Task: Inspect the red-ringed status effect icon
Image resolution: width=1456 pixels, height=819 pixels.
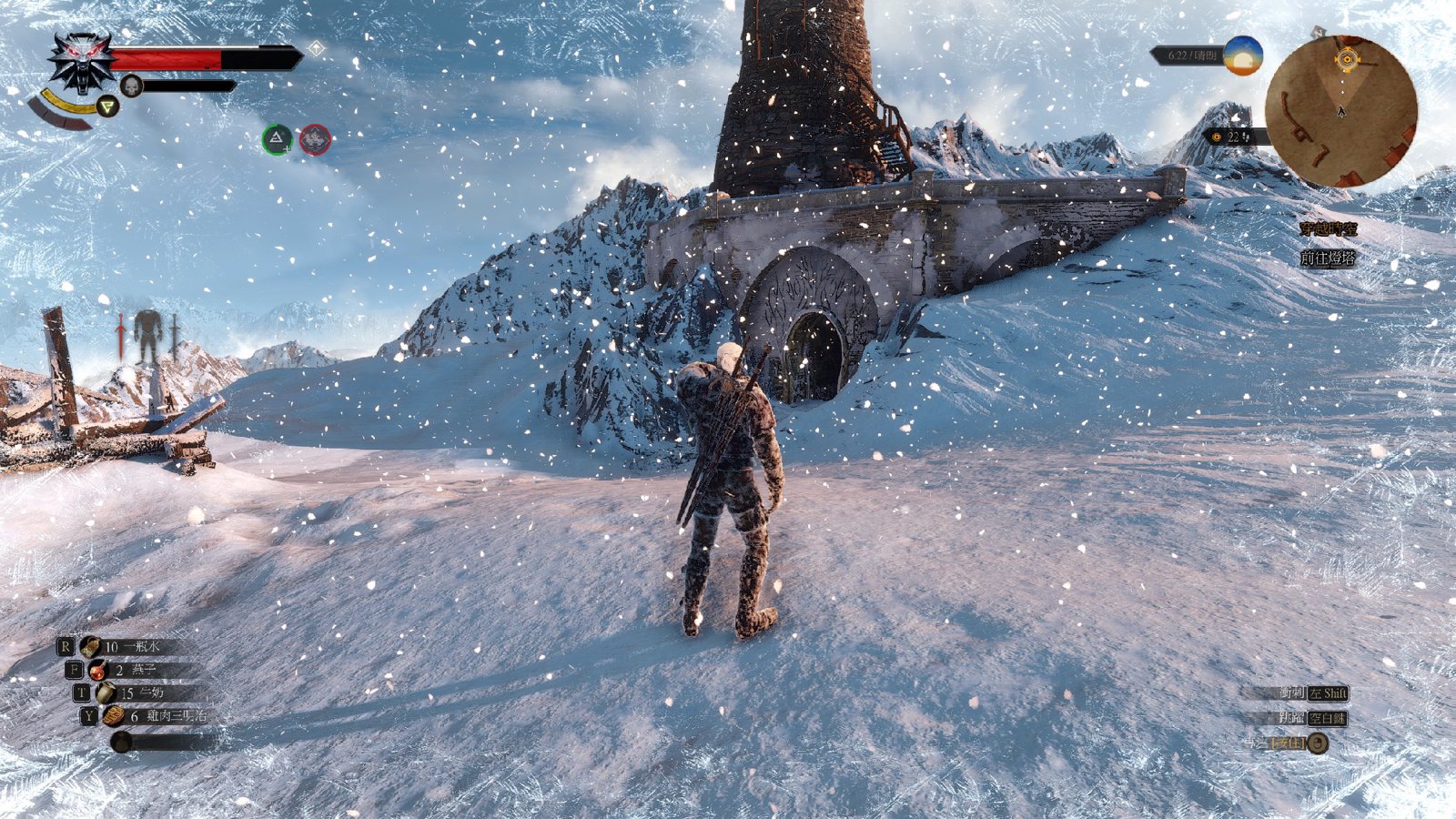Action: [315, 139]
